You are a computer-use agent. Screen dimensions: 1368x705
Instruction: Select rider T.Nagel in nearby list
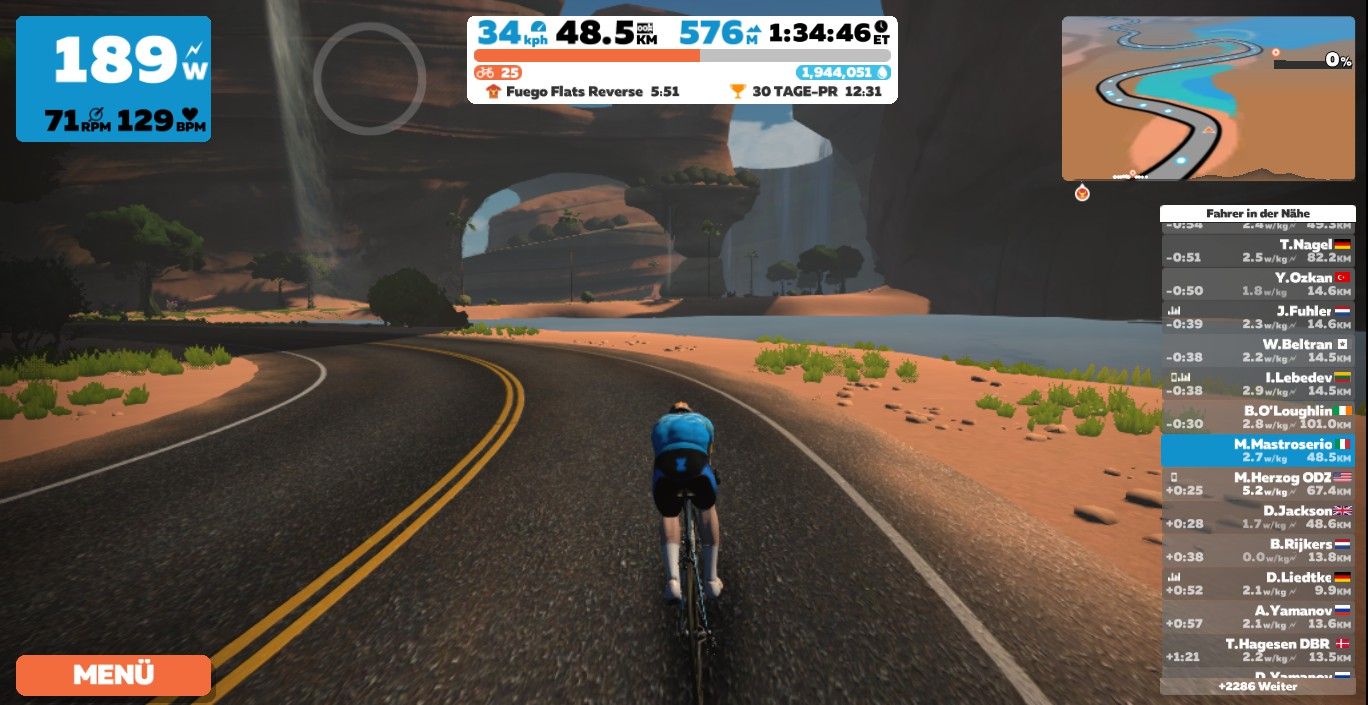pyautogui.click(x=1257, y=250)
